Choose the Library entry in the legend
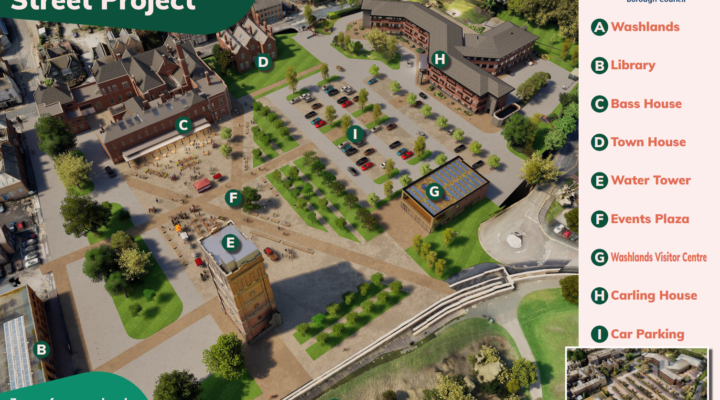 [633, 66]
